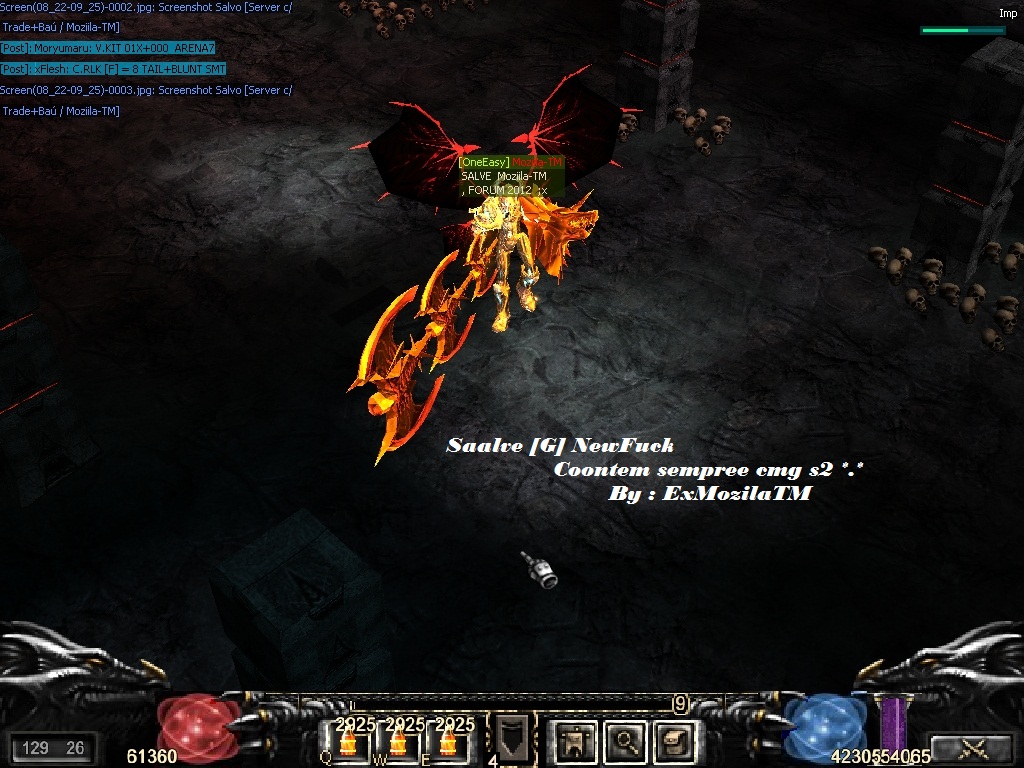Viewport: 1024px width, 768px height.
Task: Select Moryumaru's post in the chat log
Action: tap(108, 48)
